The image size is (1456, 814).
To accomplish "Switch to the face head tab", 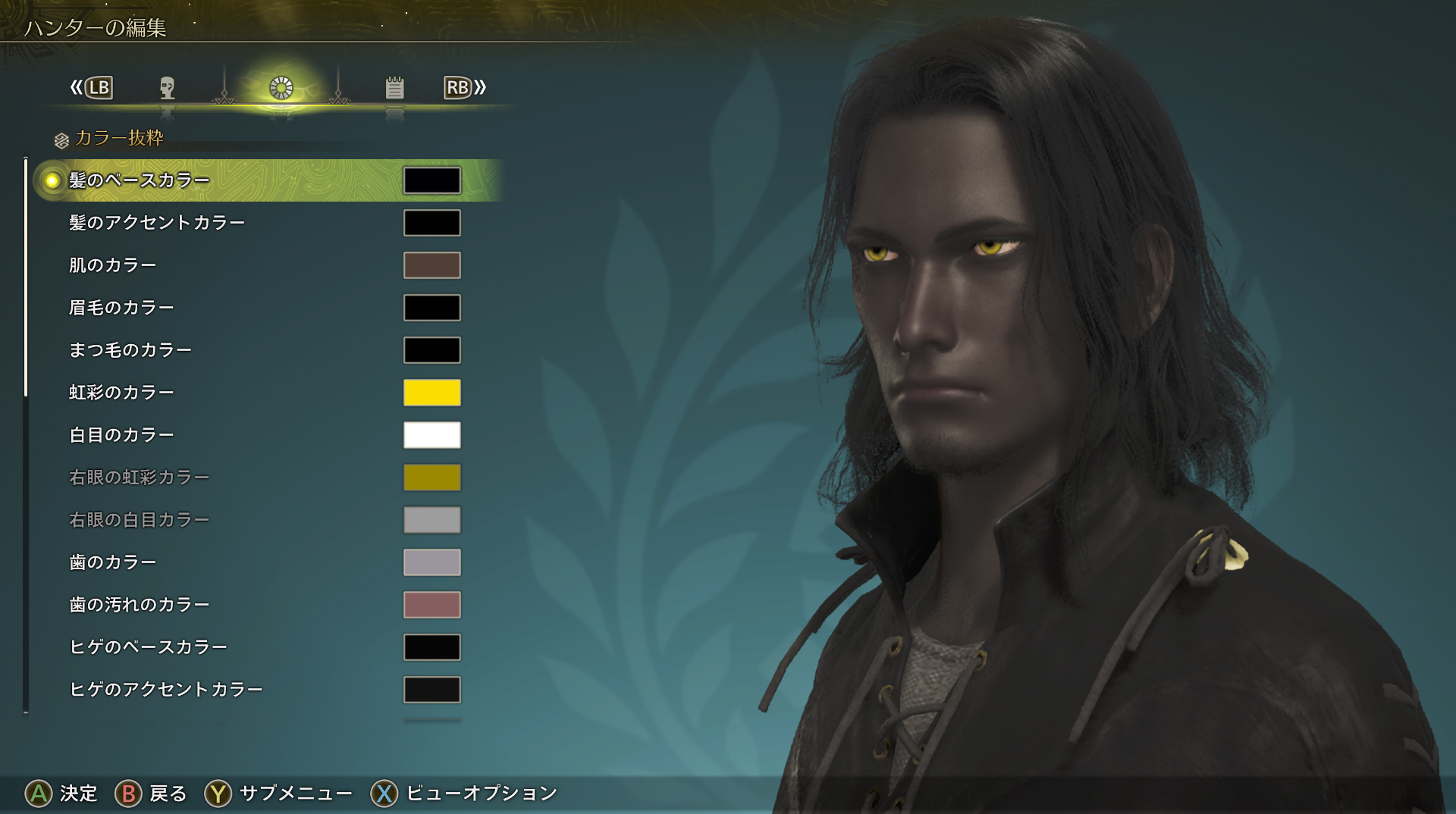I will [168, 88].
